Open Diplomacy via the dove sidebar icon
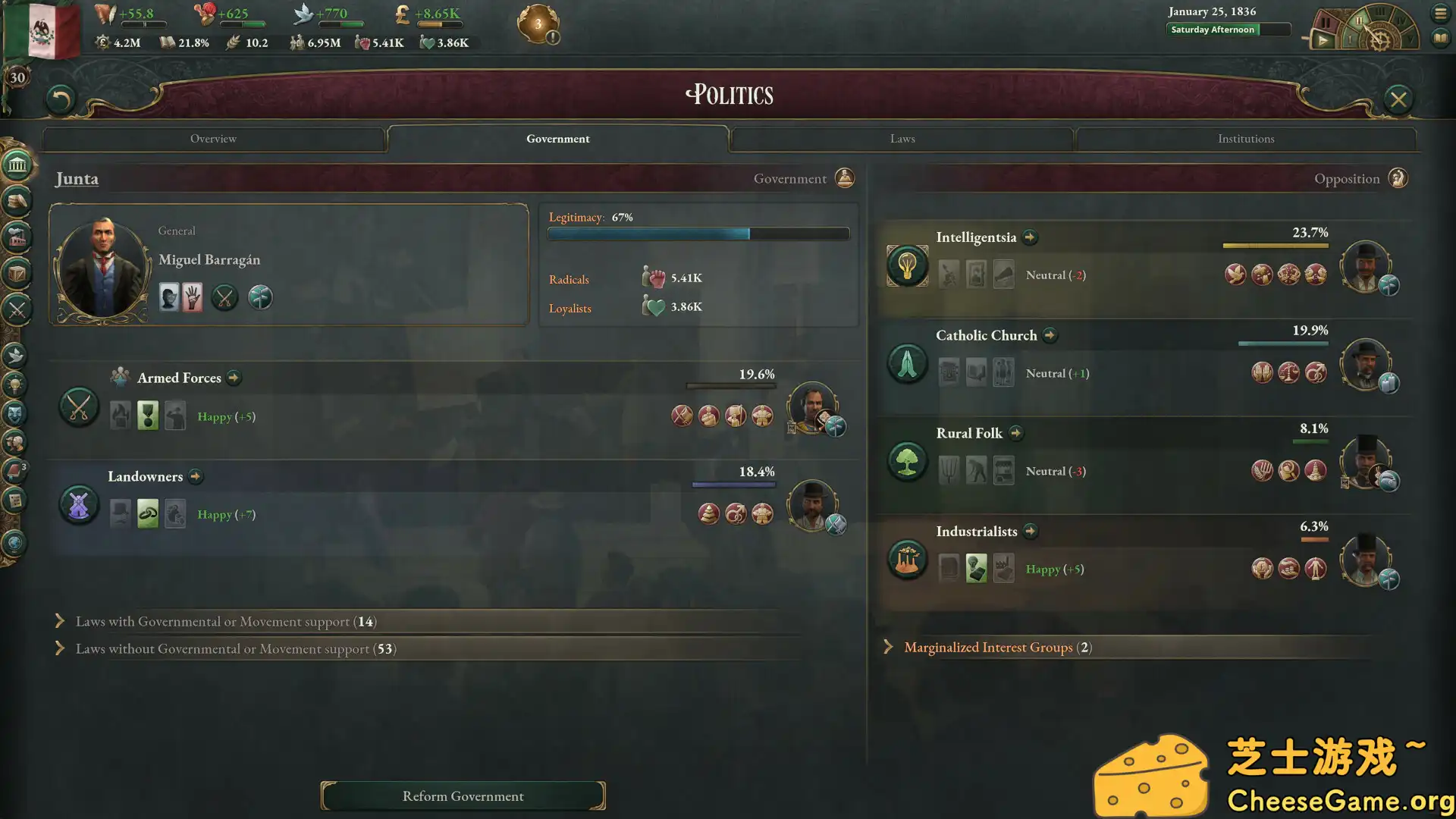The image size is (1456, 819). (17, 353)
